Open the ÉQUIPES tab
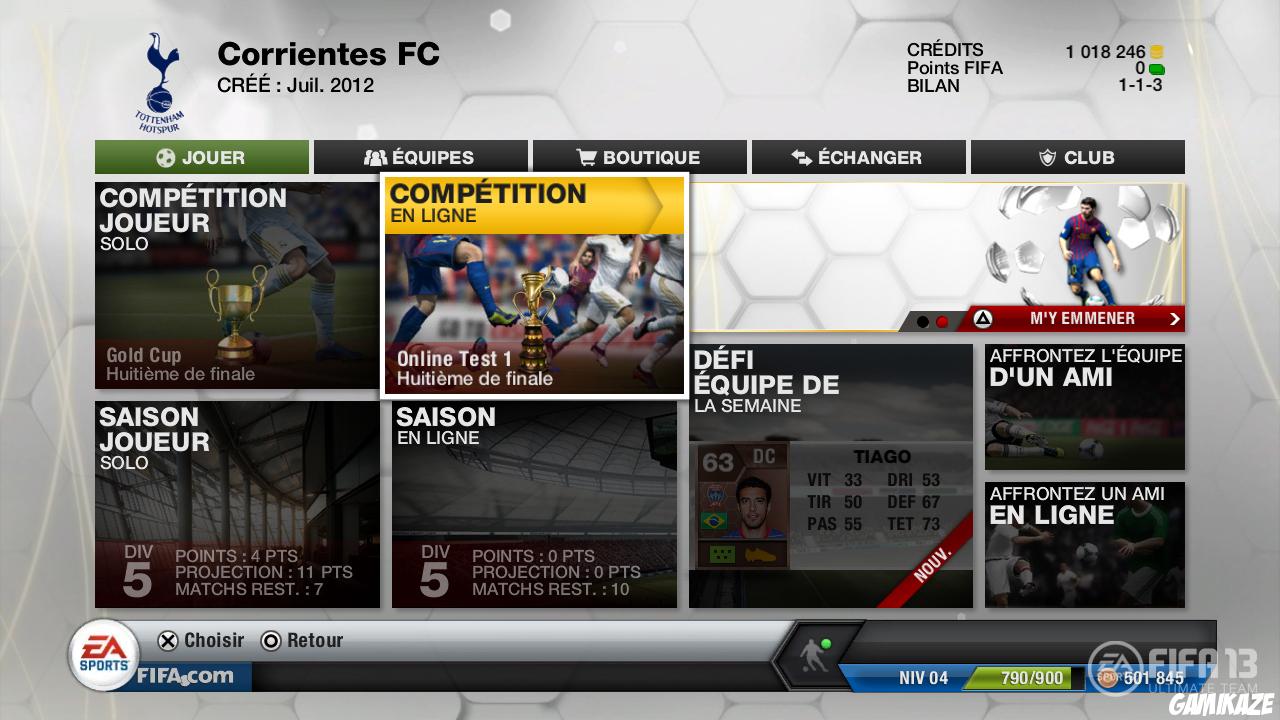 coord(421,157)
